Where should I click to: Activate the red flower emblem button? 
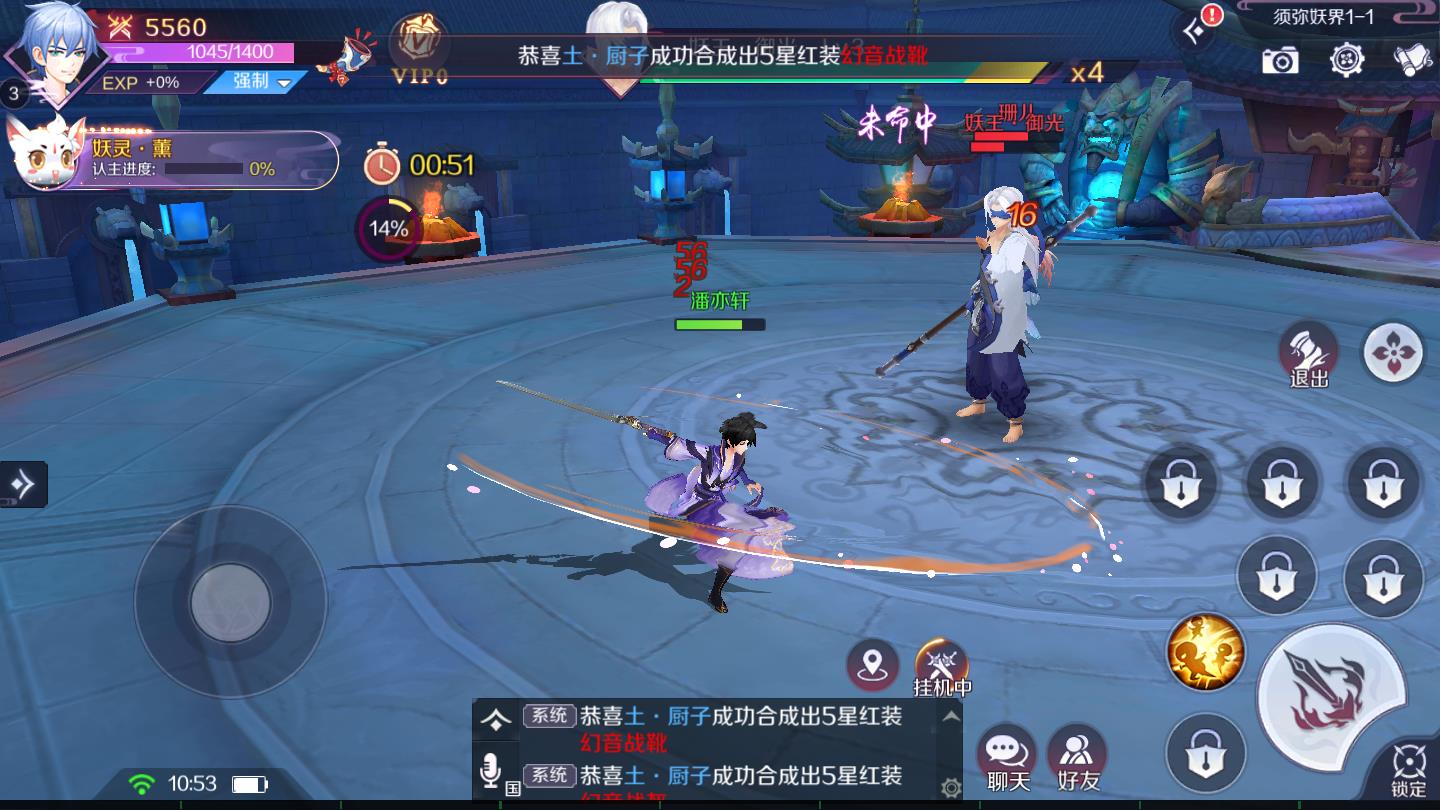(1393, 351)
